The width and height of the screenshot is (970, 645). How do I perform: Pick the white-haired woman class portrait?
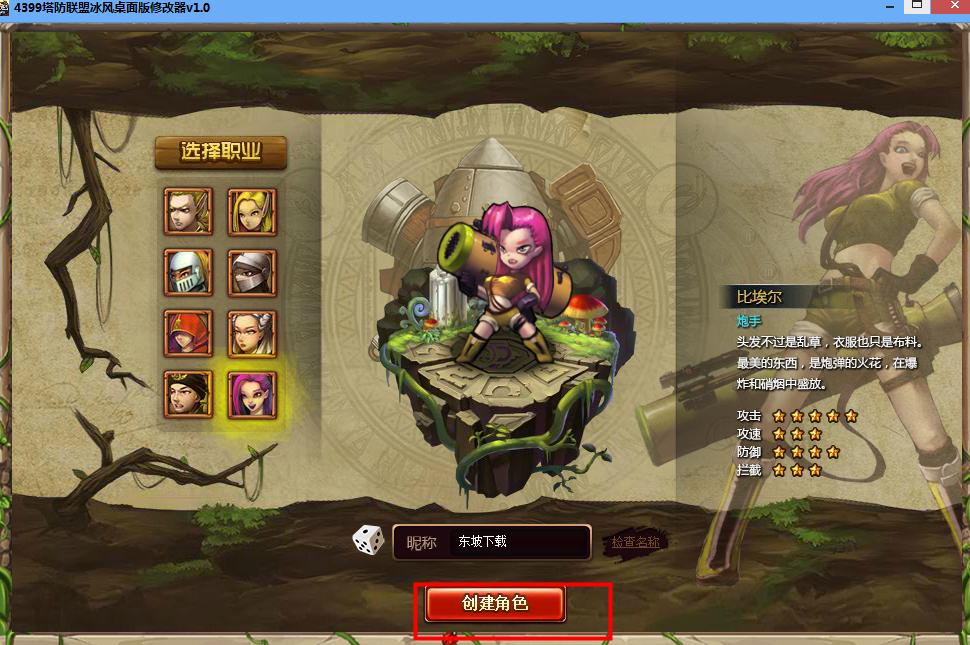(x=252, y=333)
